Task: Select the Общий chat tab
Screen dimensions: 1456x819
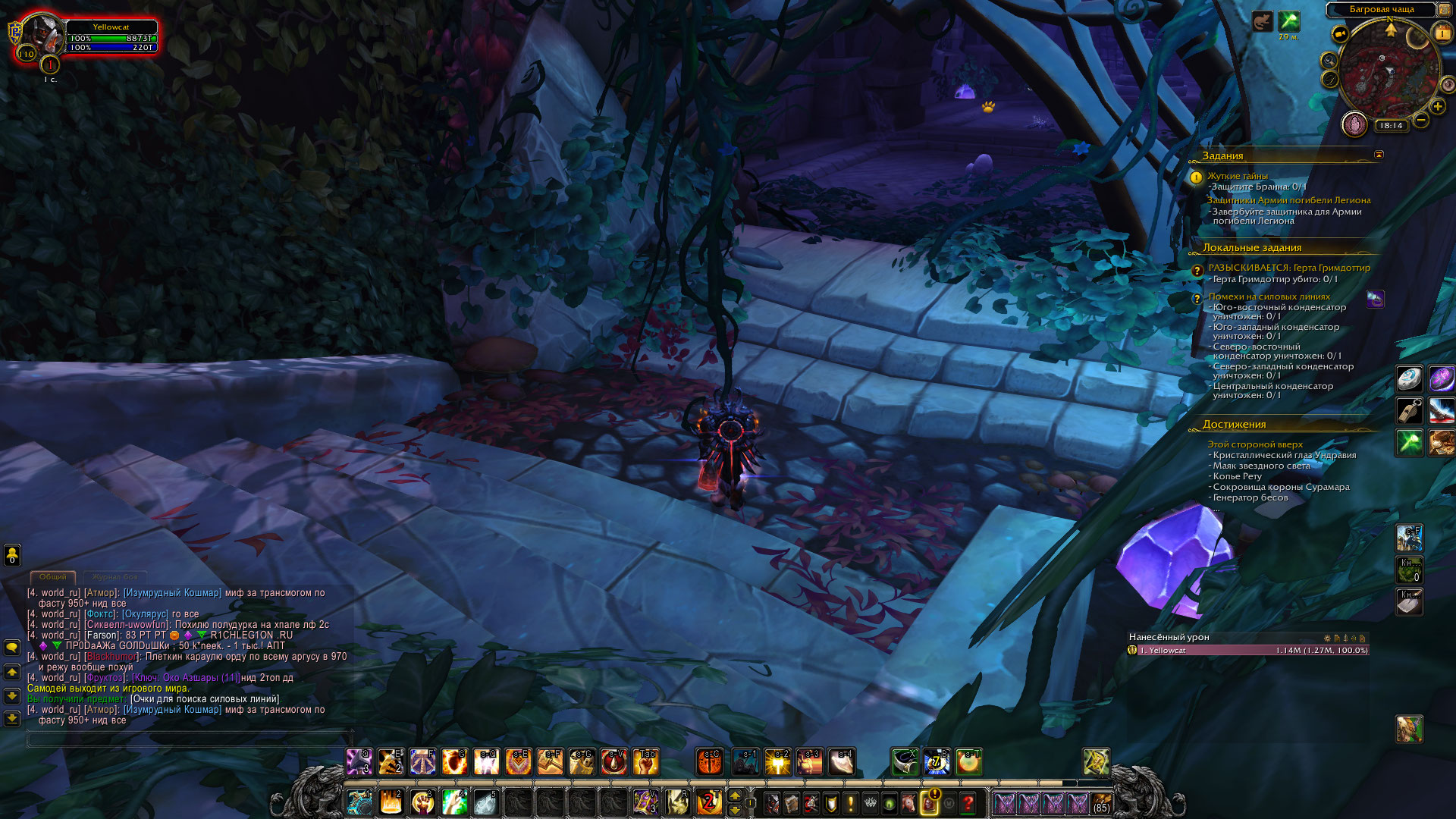Action: 53,577
